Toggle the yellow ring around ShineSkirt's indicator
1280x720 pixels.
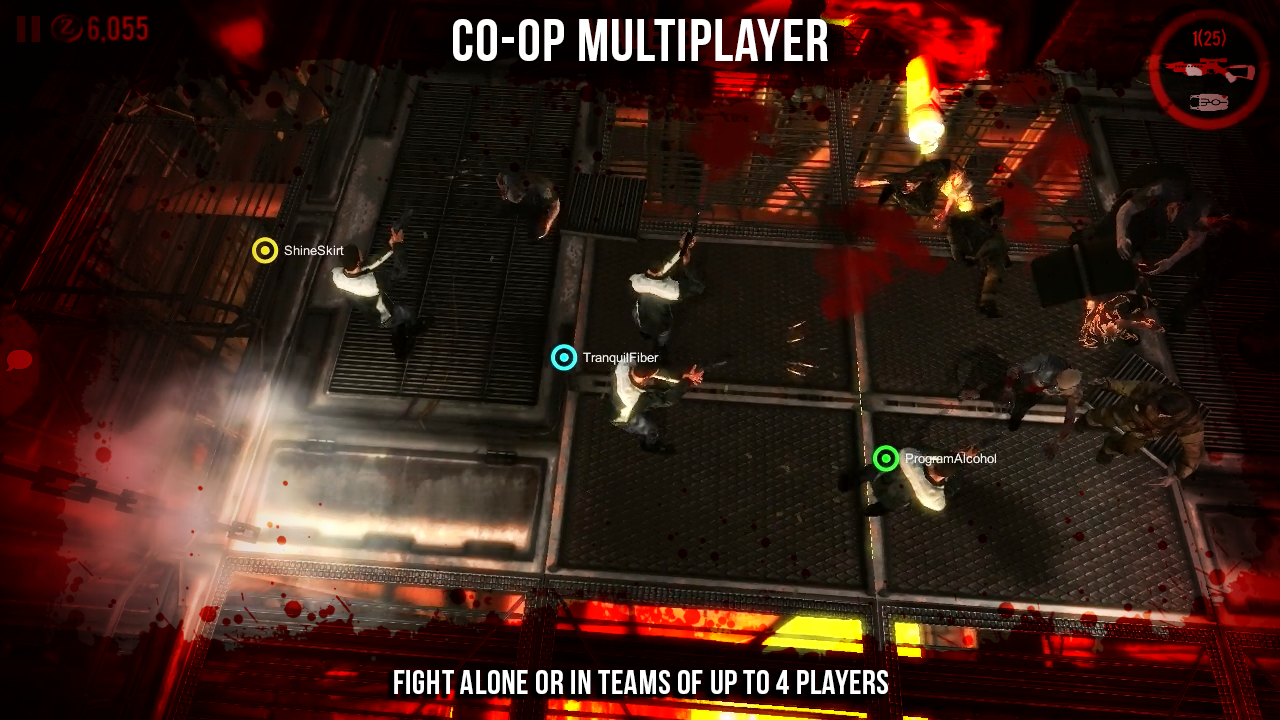coord(265,250)
